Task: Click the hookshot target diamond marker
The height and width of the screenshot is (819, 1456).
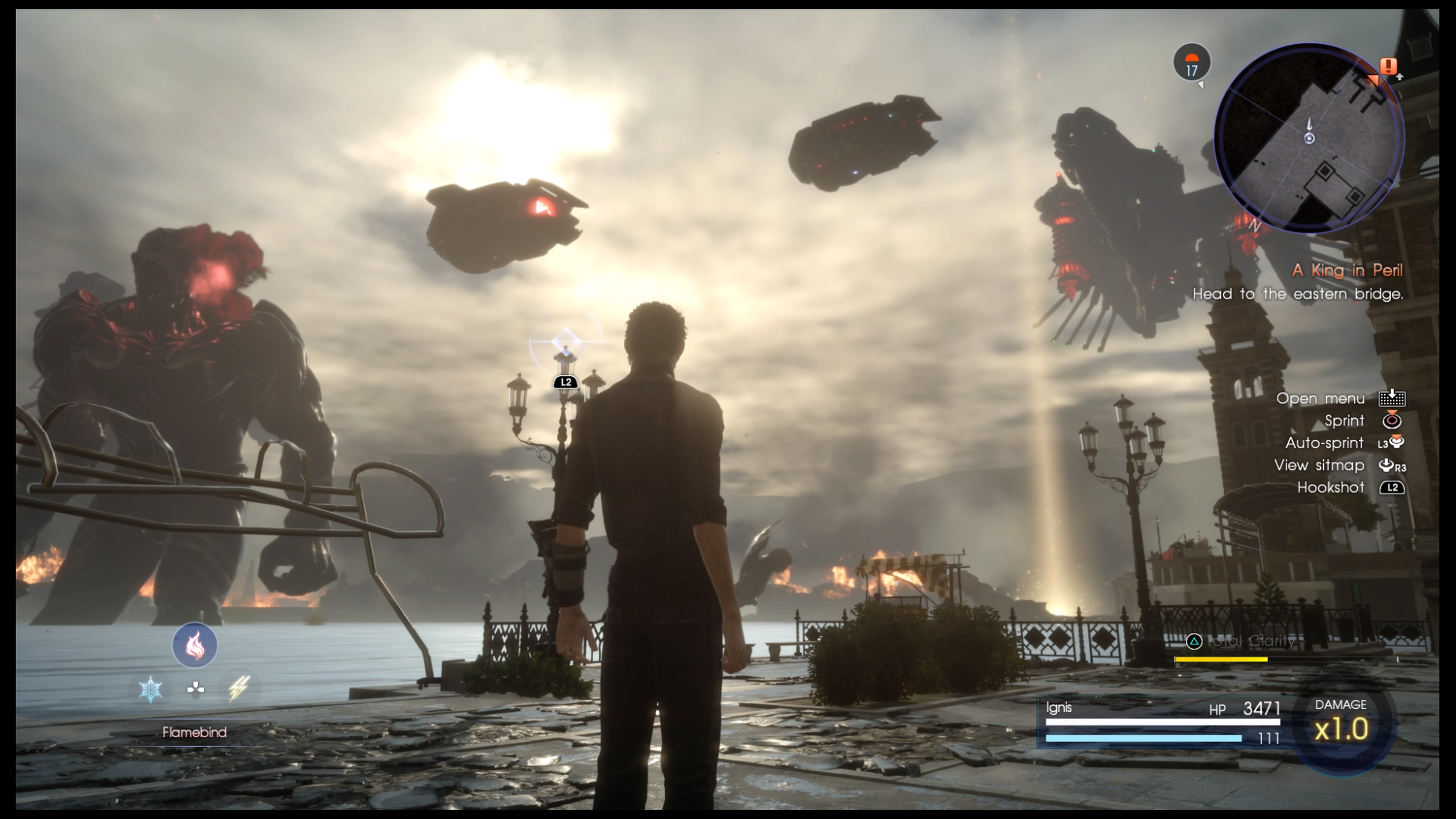Action: (x=565, y=341)
